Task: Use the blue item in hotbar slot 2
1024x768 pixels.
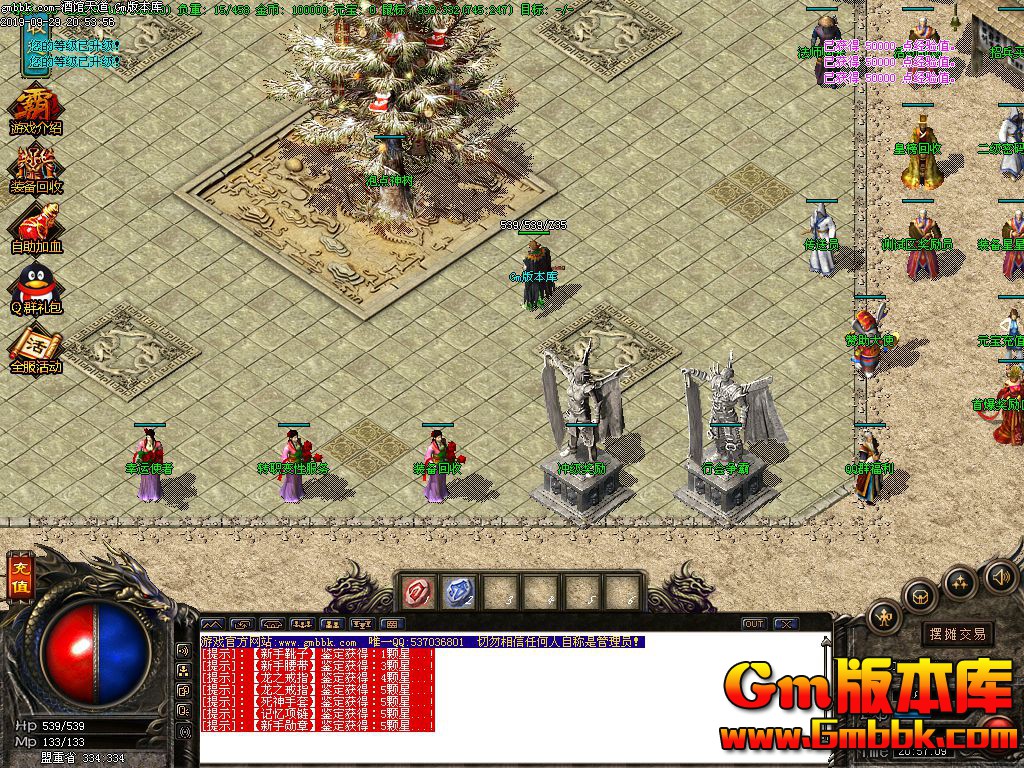Action: click(458, 592)
